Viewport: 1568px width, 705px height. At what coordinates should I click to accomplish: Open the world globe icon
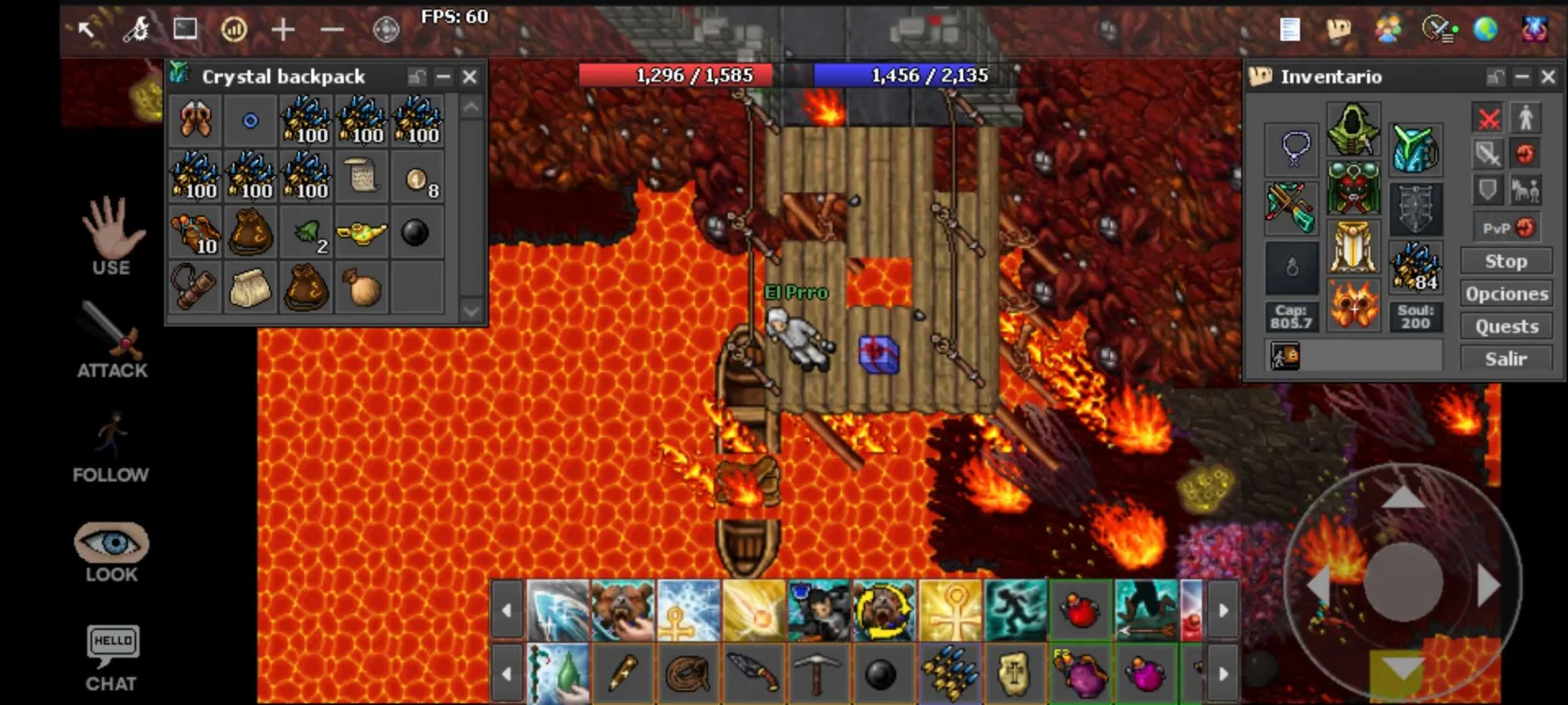1486,29
